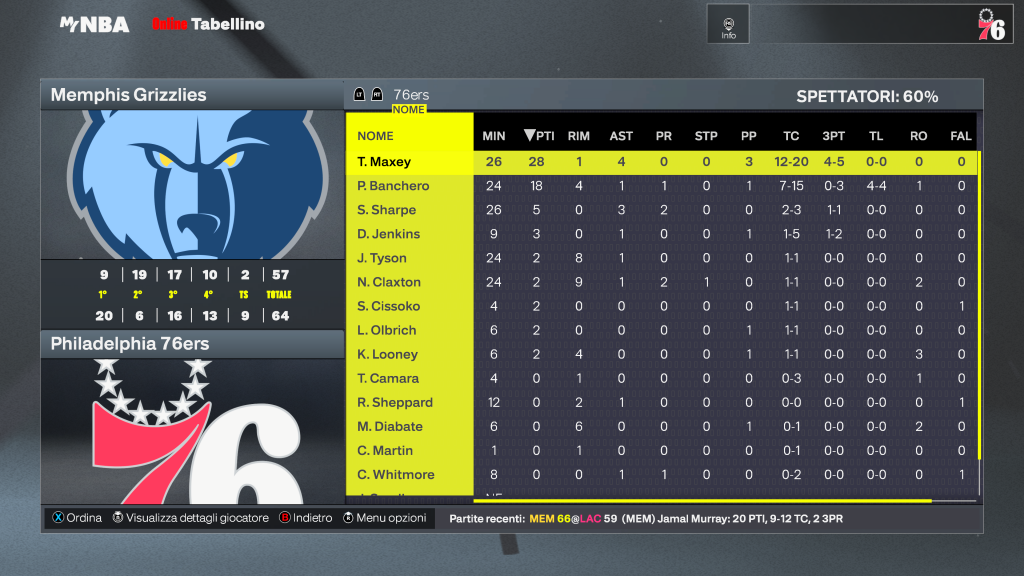Sort by the AST column header
This screenshot has width=1024, height=576.
point(621,136)
